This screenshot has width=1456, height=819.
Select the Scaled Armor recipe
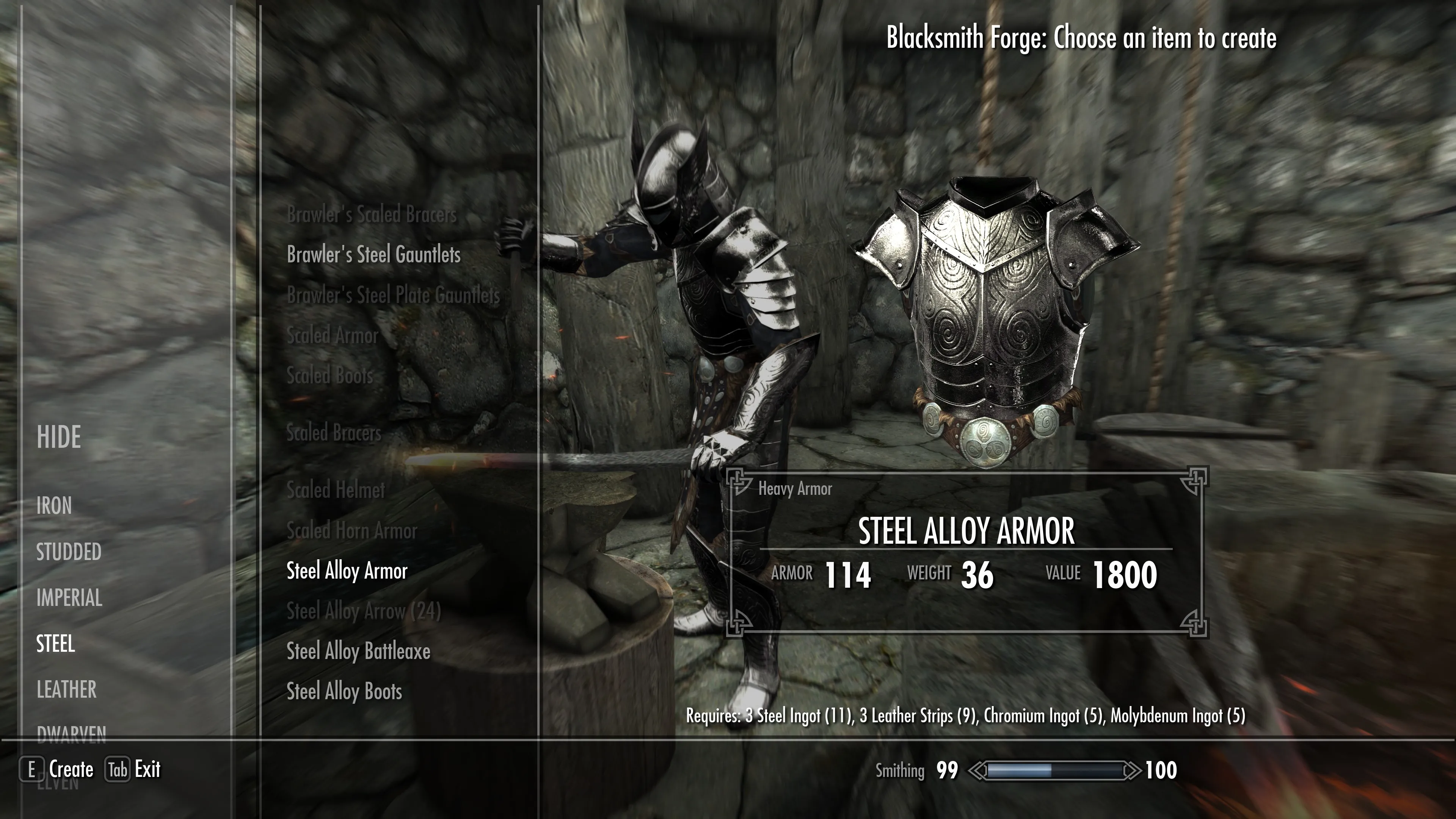tap(333, 335)
